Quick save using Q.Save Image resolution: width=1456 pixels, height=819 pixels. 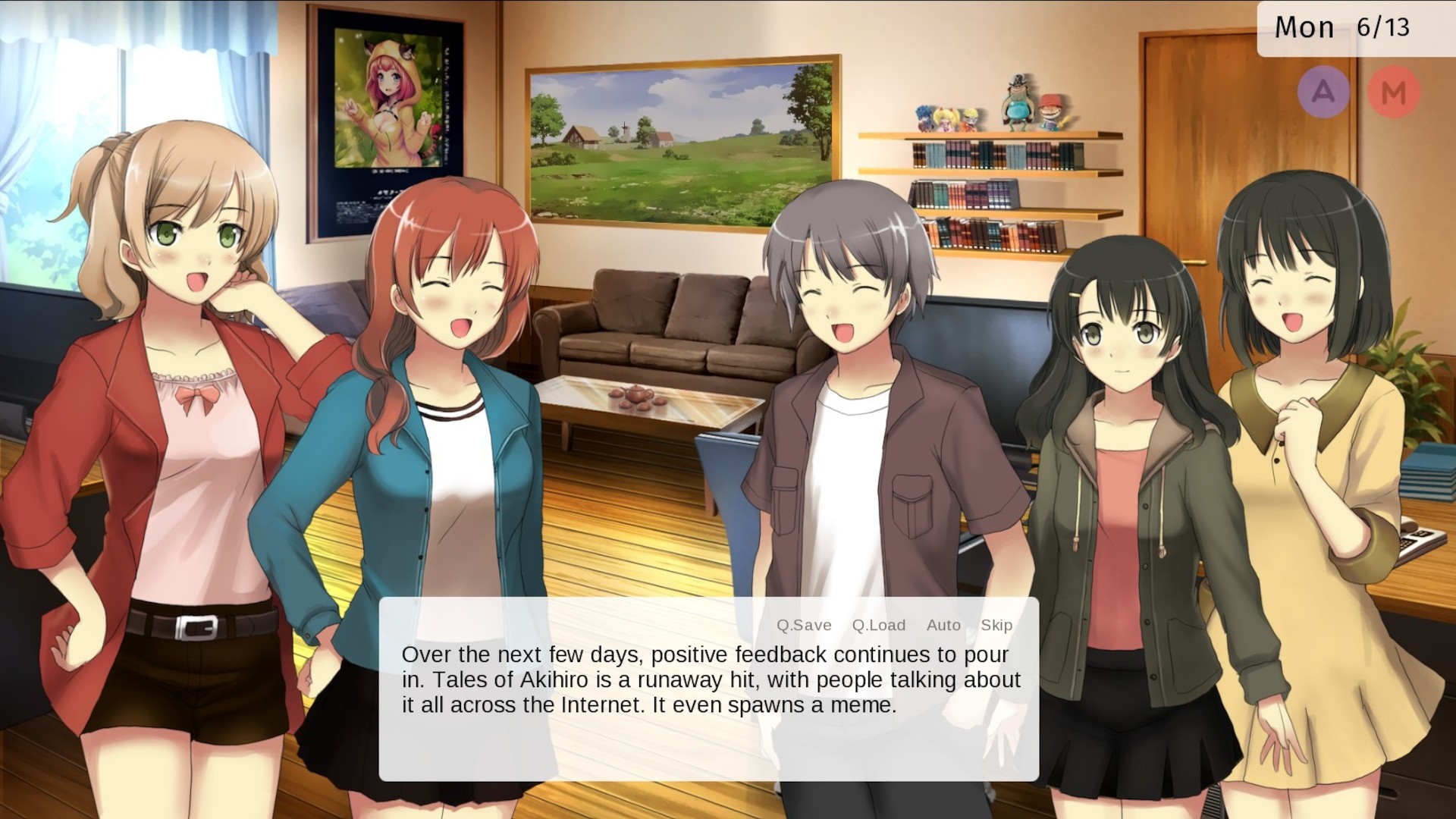tap(803, 625)
